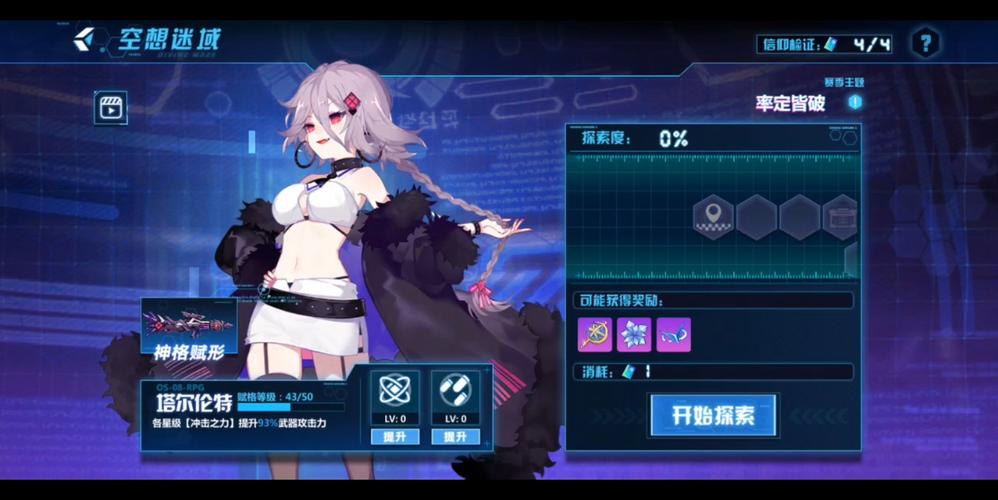This screenshot has width=998, height=500.
Task: Inspect the golden staff reward icon
Action: coord(595,335)
